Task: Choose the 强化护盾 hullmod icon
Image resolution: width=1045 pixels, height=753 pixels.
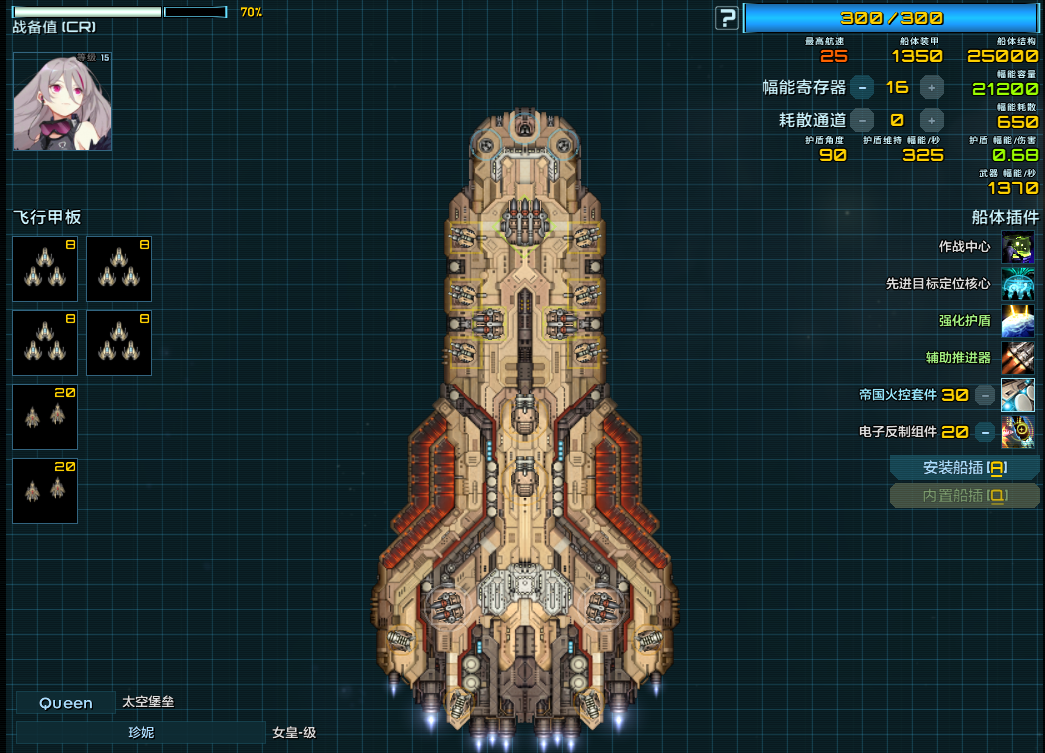Action: click(1018, 321)
